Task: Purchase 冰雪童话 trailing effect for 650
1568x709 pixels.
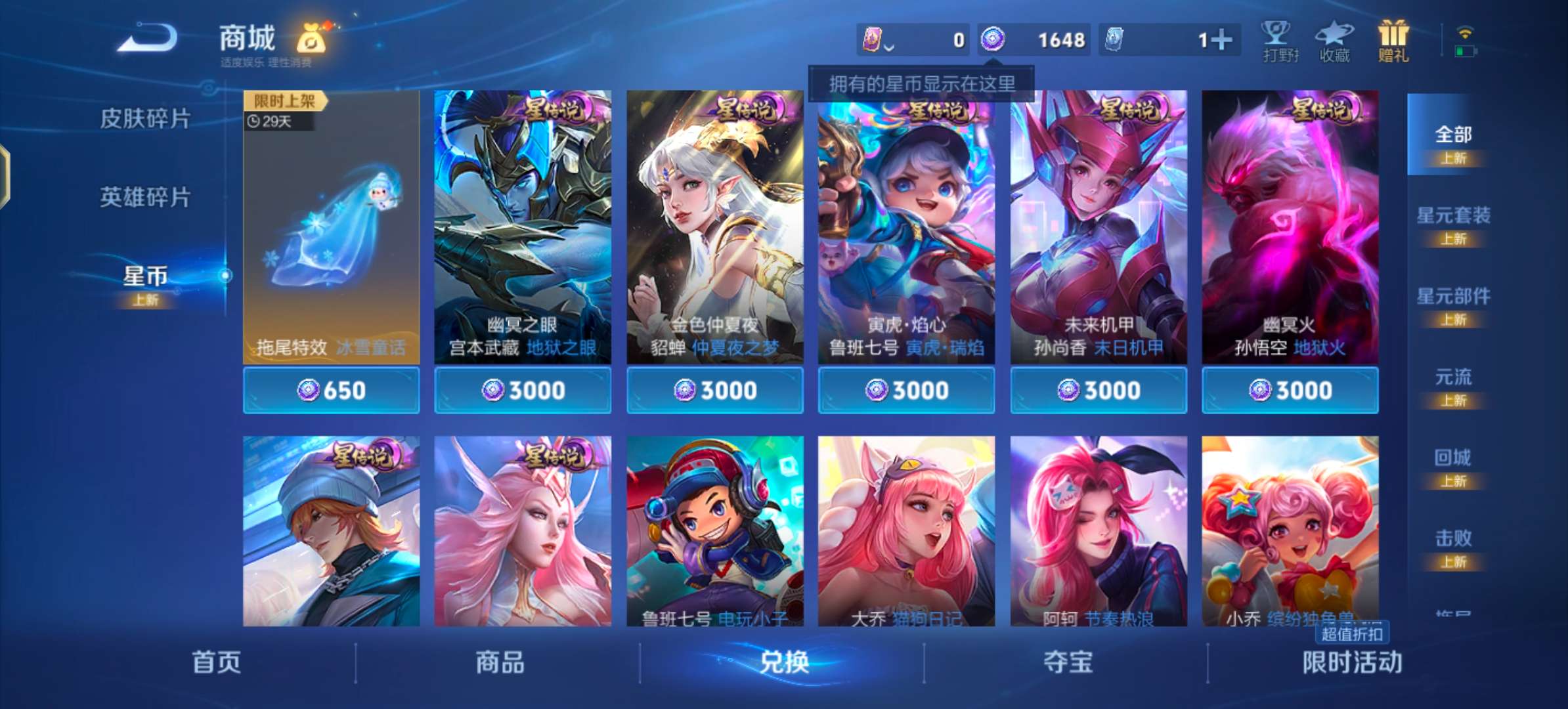Action: [x=331, y=389]
